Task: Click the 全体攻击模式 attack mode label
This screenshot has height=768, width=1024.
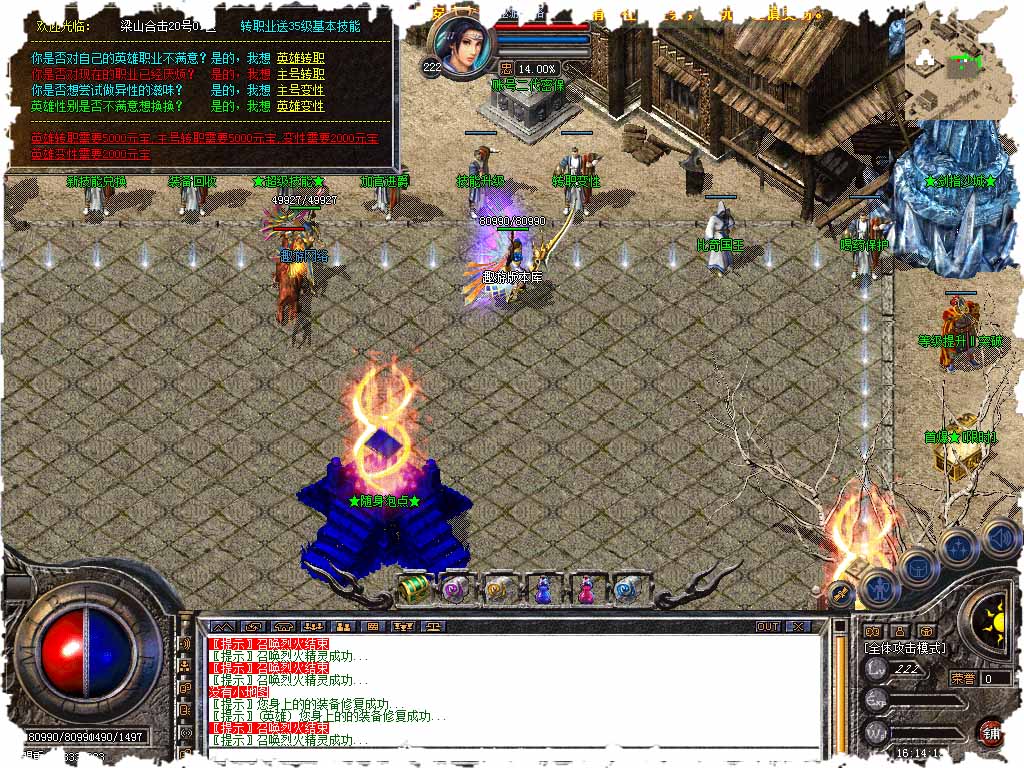Action: pos(904,649)
